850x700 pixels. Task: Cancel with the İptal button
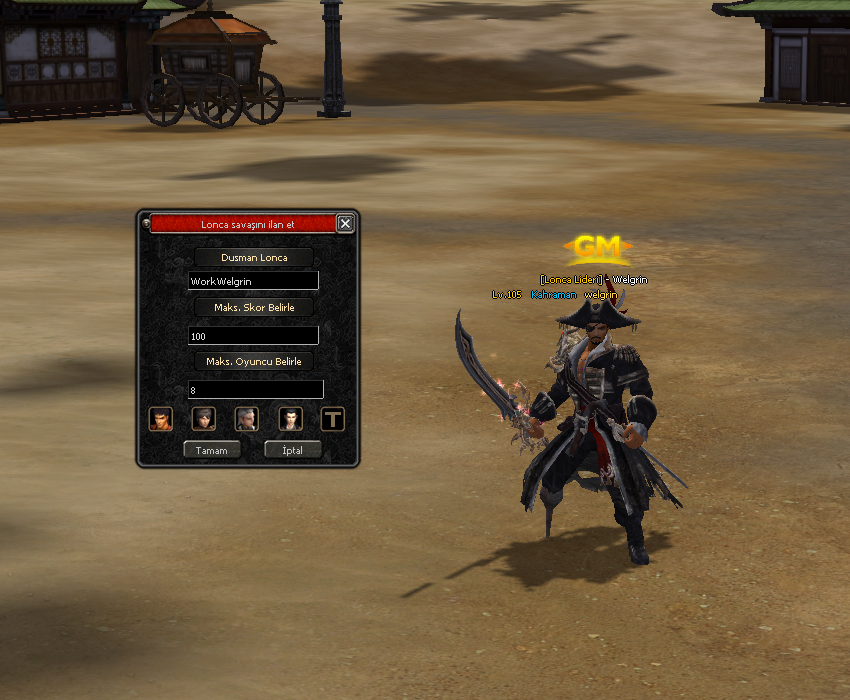point(292,450)
